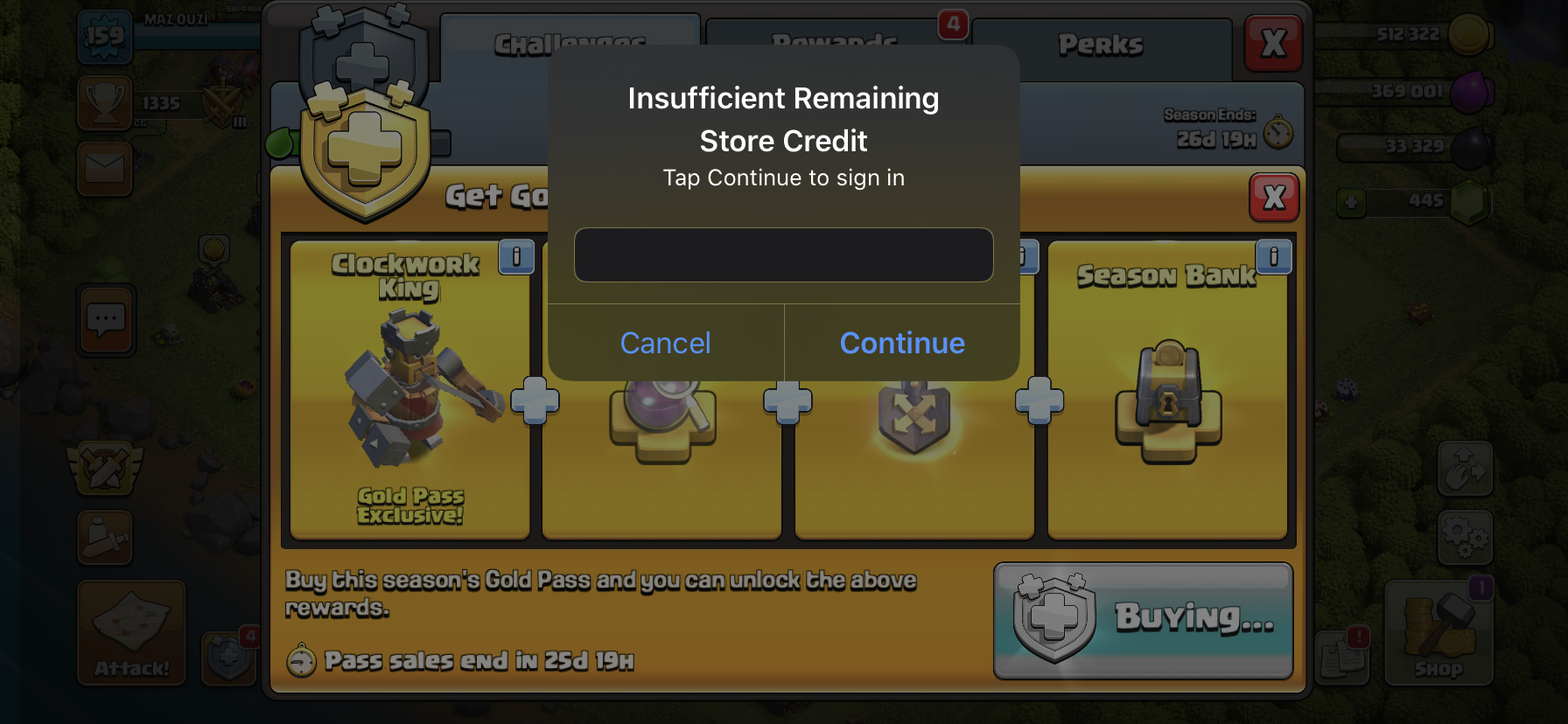Screen dimensions: 1568x724
Task: Add more gems with plus button
Action: pyautogui.click(x=1351, y=203)
